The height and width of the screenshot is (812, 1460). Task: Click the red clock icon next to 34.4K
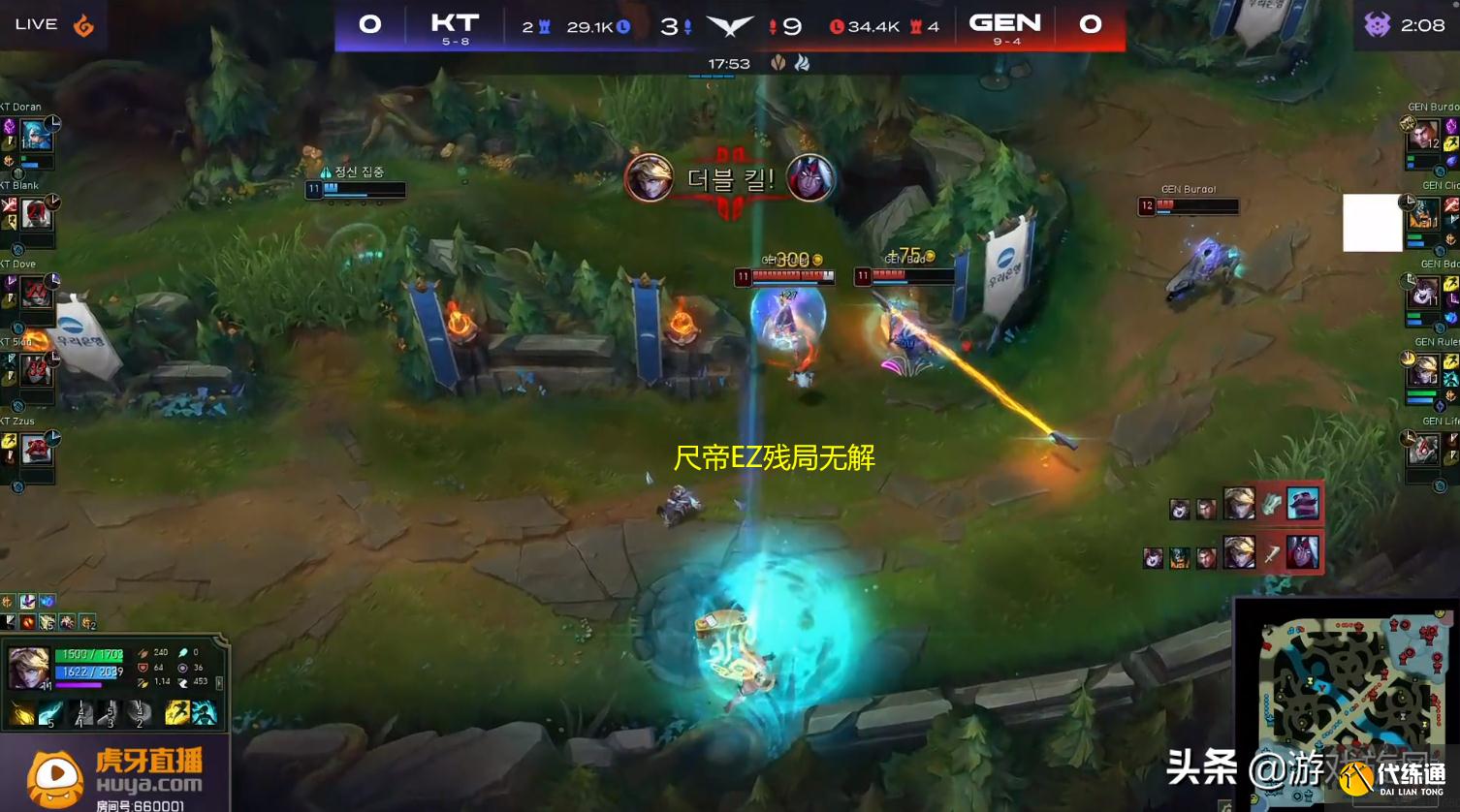click(x=840, y=27)
